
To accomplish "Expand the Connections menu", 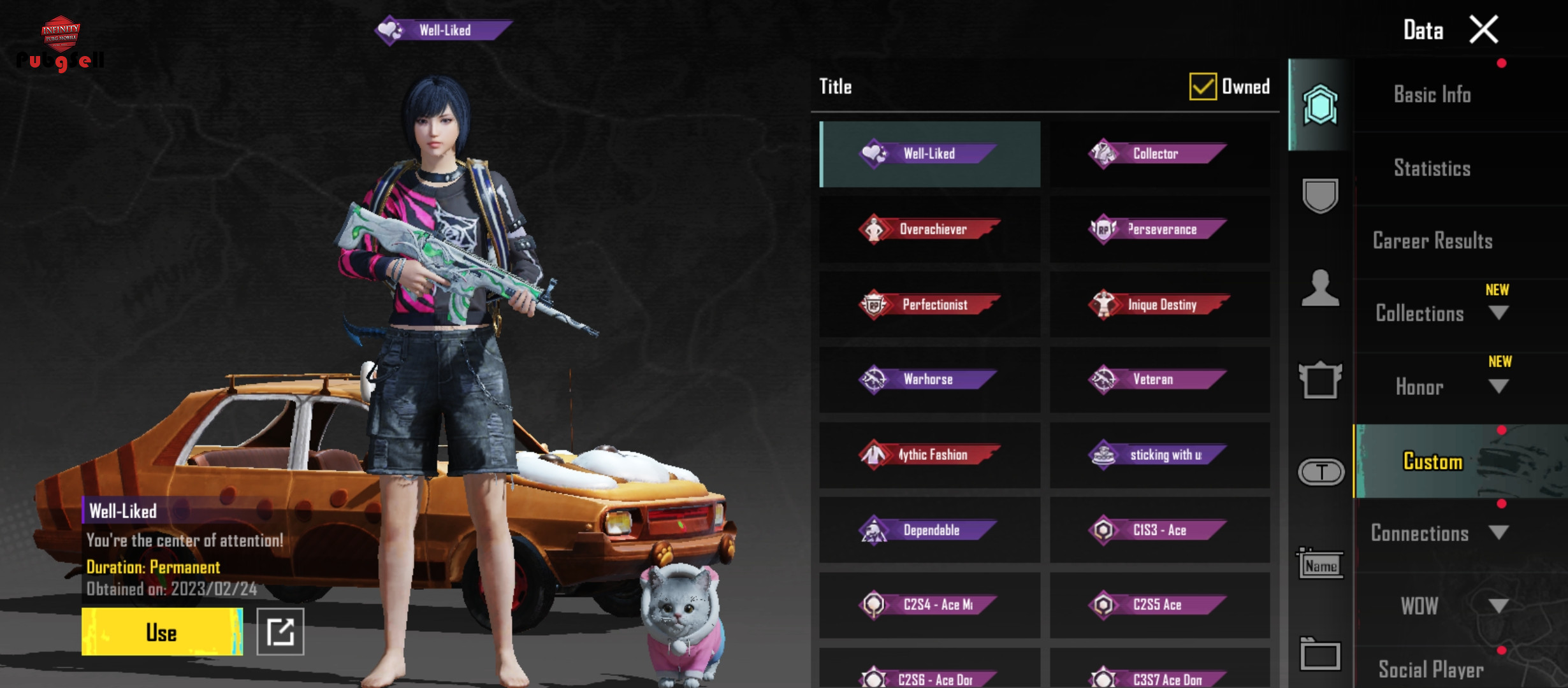I will tap(1499, 533).
